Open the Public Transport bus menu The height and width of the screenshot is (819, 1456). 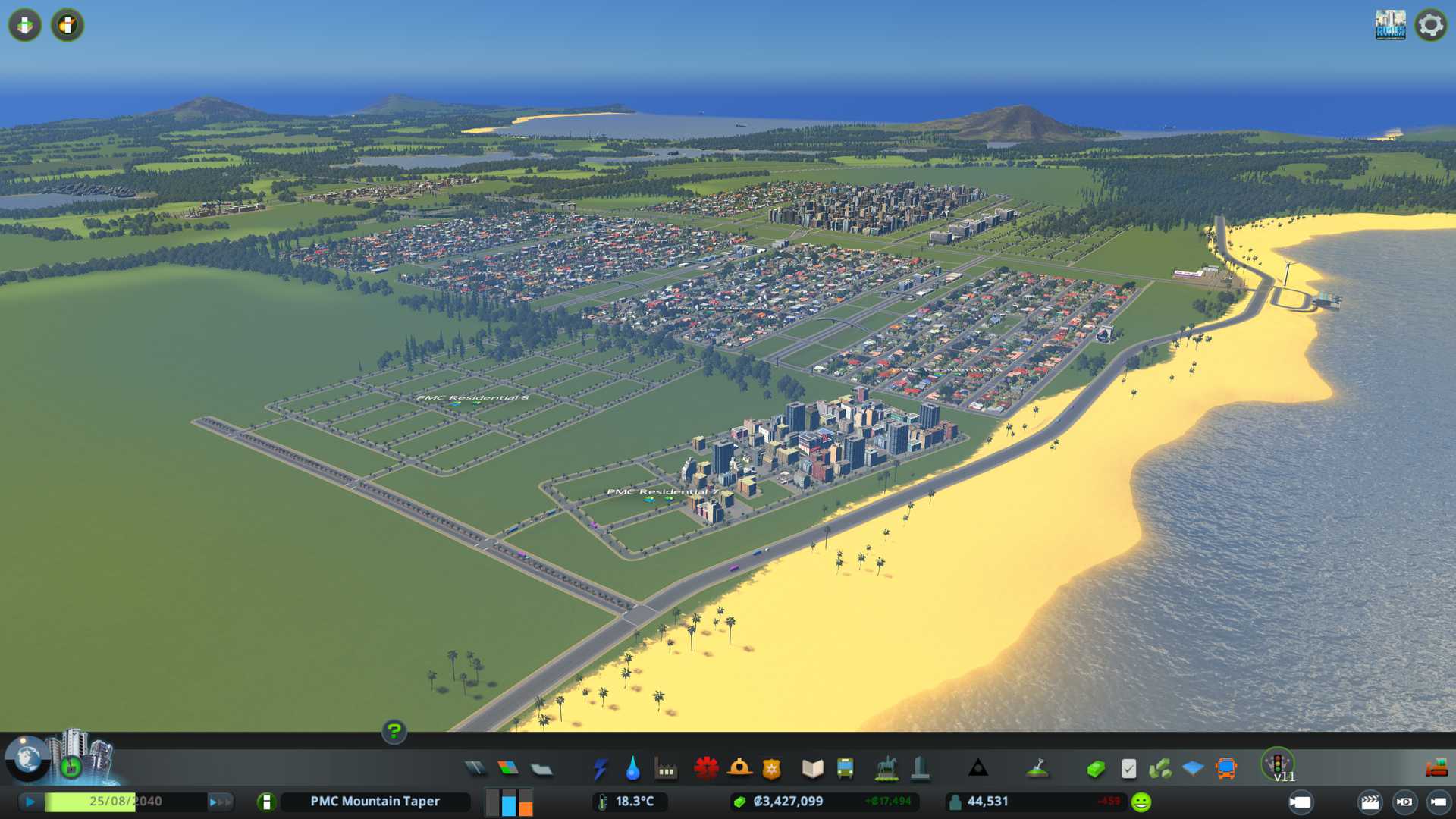(x=845, y=769)
